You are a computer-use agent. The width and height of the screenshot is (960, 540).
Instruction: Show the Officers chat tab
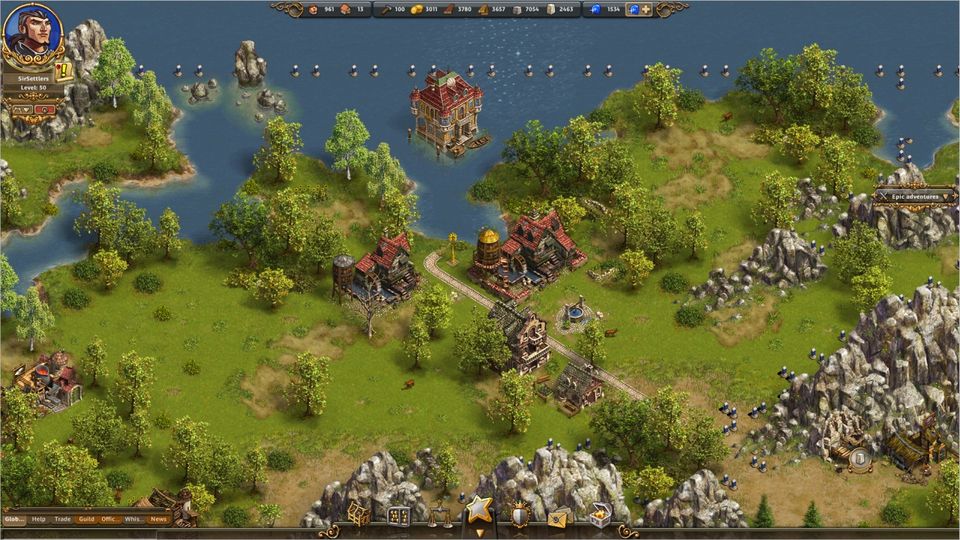(110, 519)
